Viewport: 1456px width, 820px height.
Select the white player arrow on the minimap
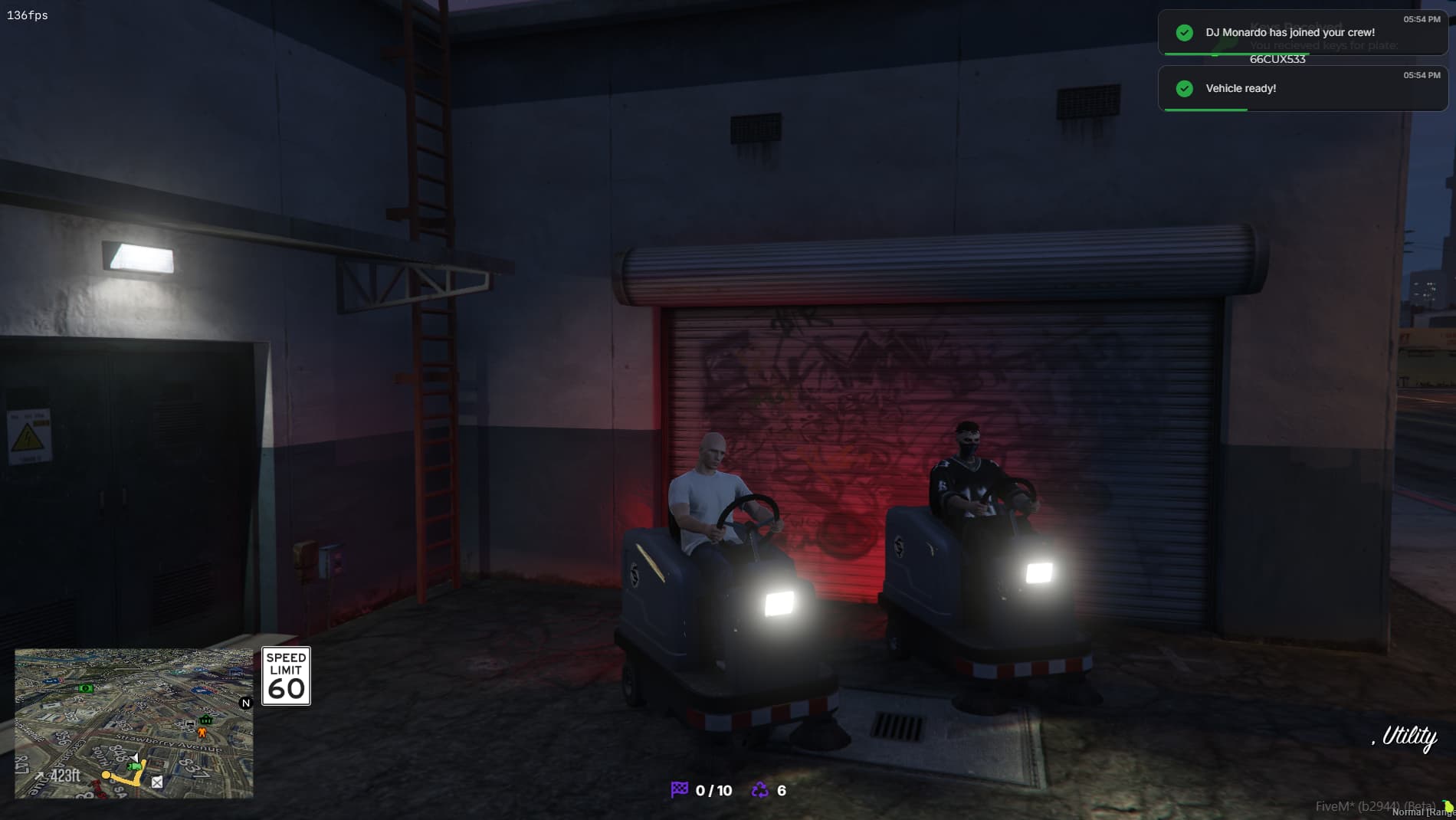(x=135, y=758)
